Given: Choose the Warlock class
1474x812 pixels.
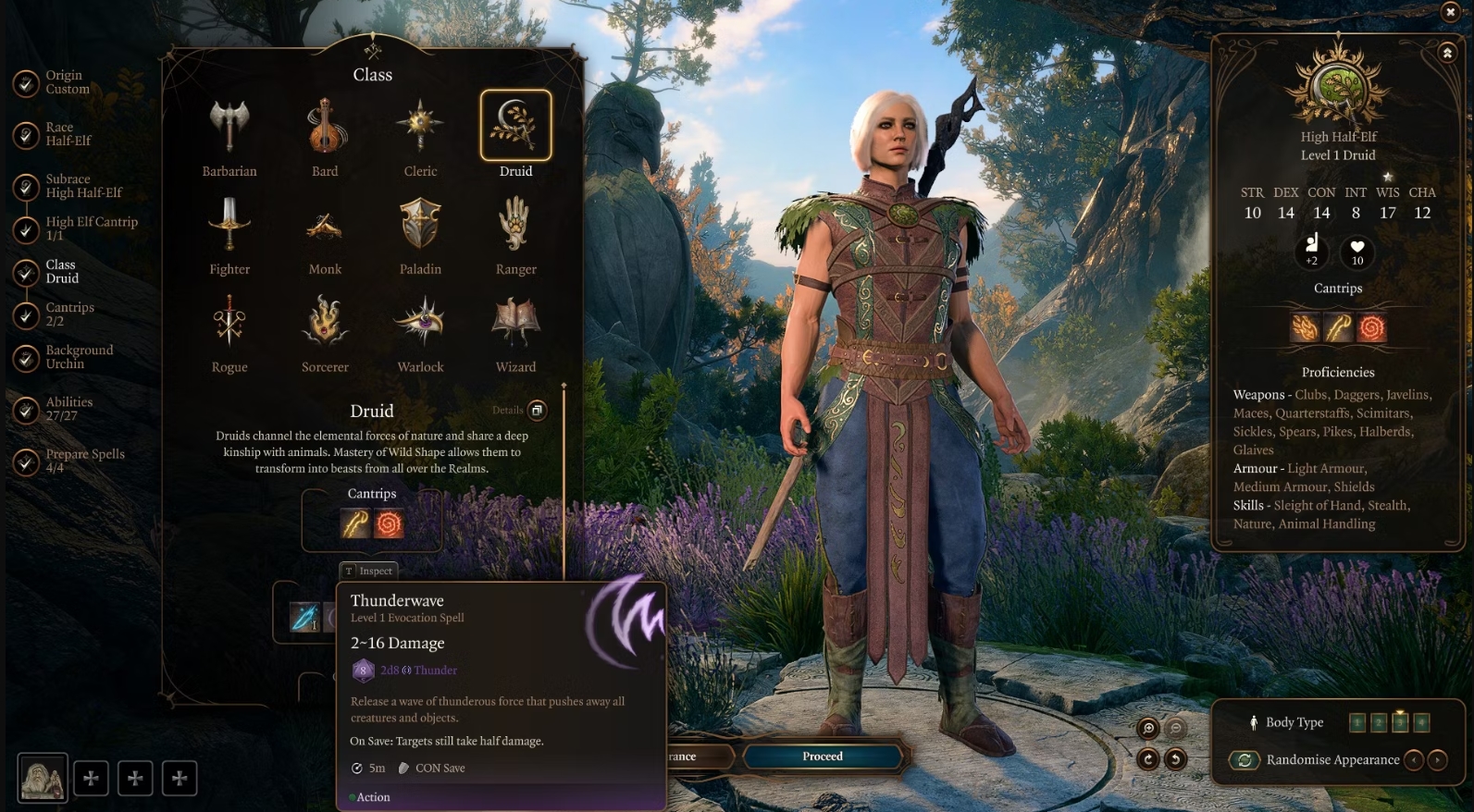Looking at the screenshot, I should point(420,322).
